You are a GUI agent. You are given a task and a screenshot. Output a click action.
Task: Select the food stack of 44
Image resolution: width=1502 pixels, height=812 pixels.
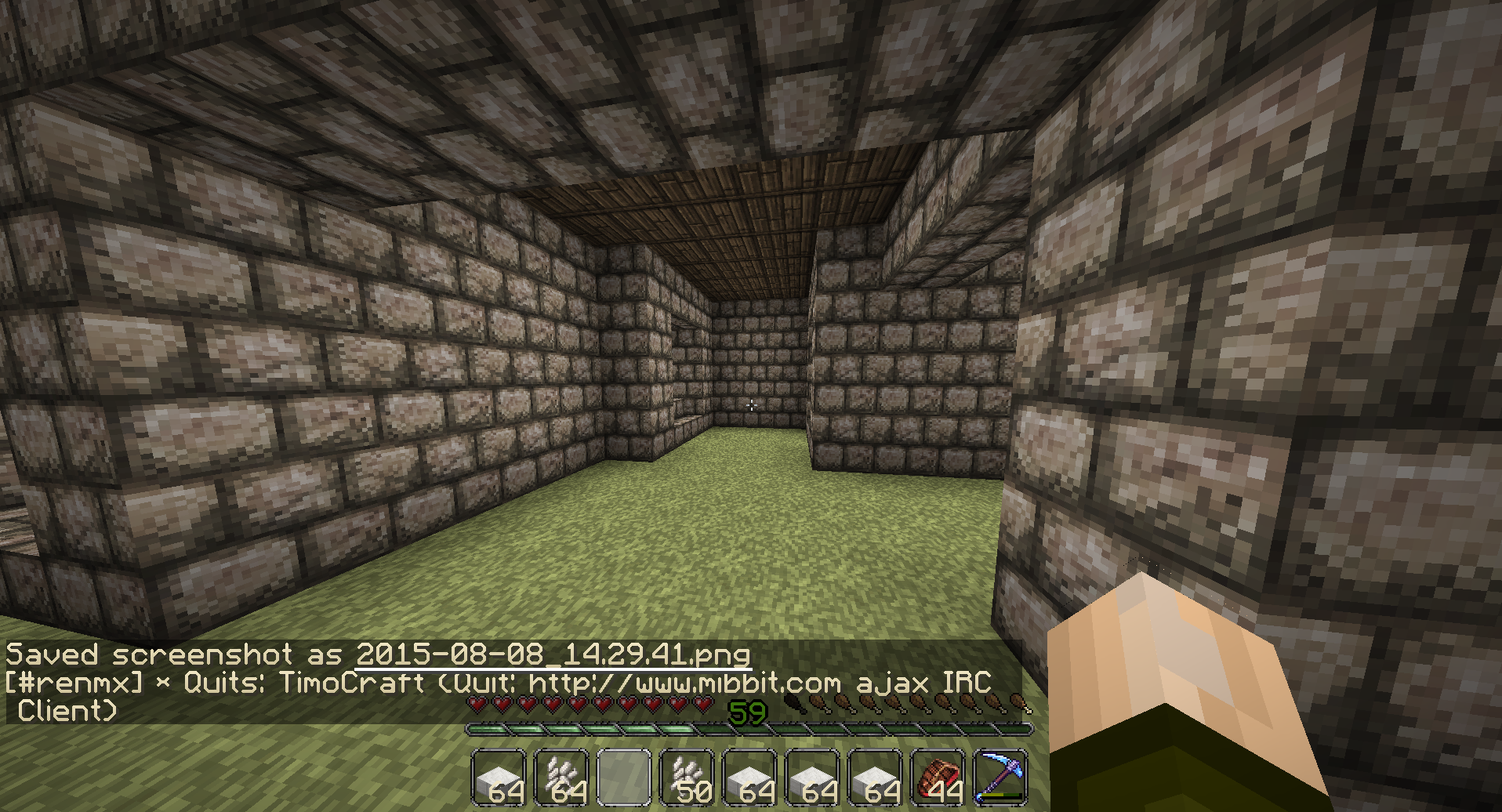coord(937,776)
